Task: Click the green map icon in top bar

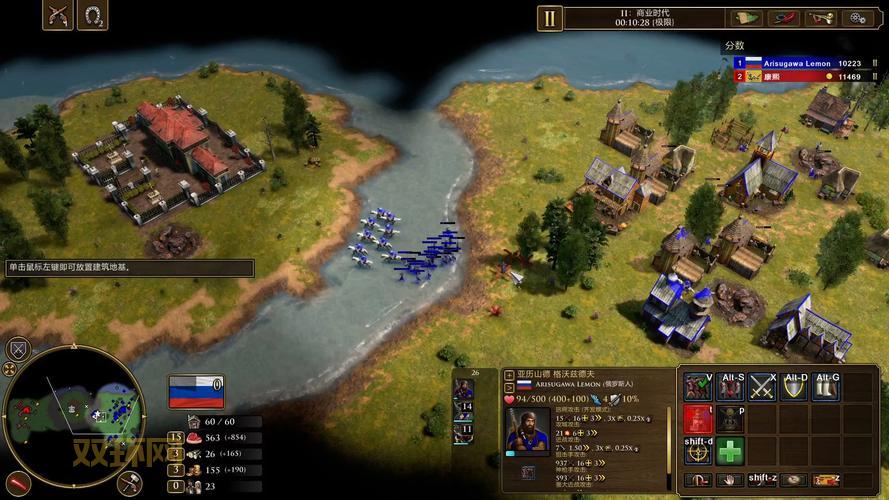Action: [747, 17]
